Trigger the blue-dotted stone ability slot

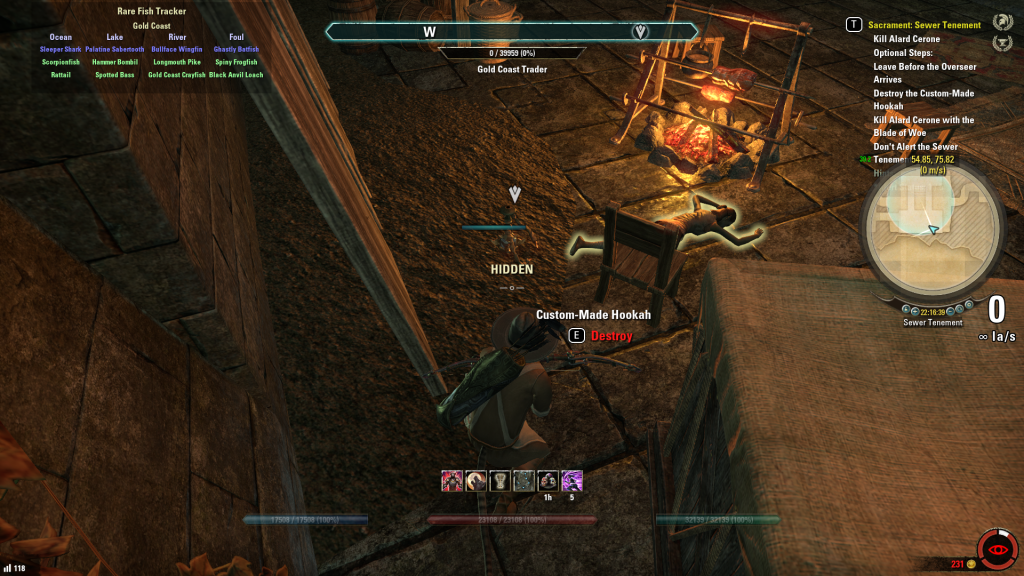523,481
